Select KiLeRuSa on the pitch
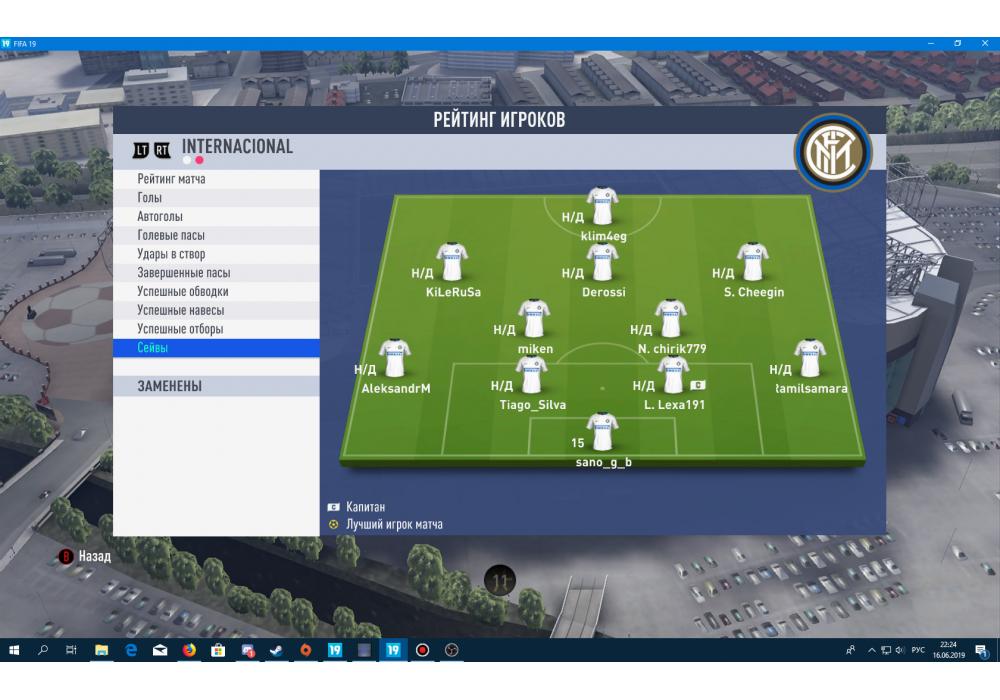 pyautogui.click(x=452, y=262)
